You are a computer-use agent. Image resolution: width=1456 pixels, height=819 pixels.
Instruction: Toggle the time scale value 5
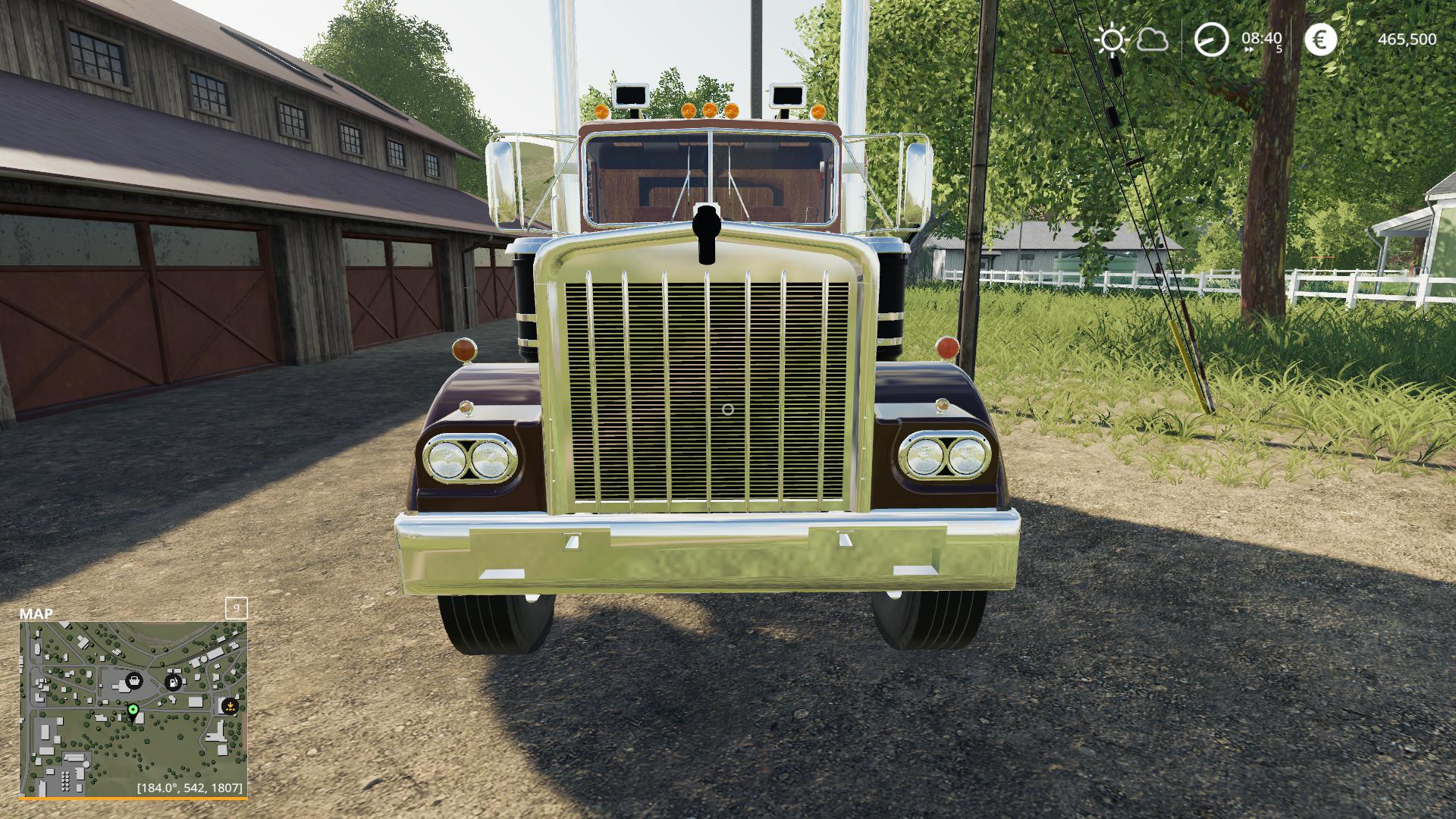point(1280,49)
